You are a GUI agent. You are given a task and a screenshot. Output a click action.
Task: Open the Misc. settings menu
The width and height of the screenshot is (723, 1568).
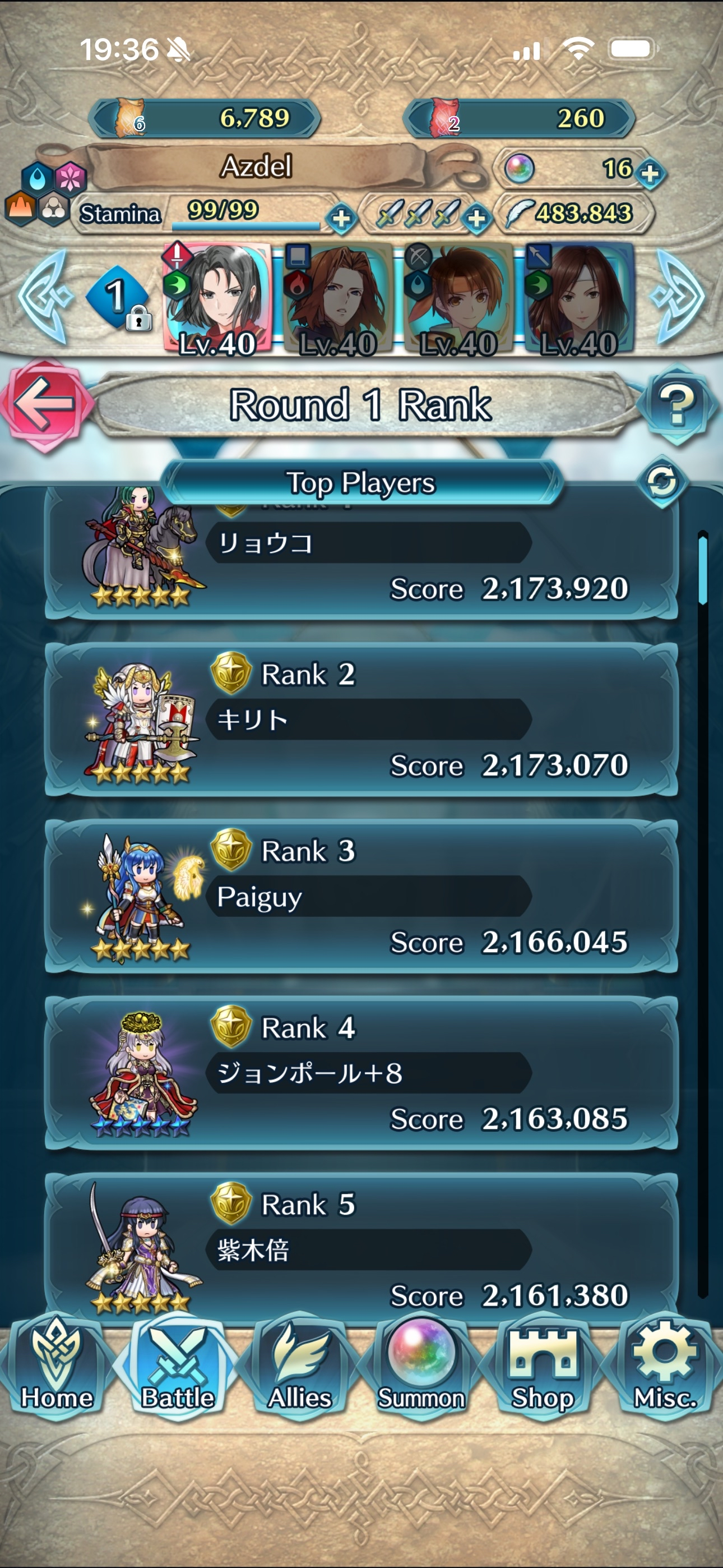[x=665, y=1366]
